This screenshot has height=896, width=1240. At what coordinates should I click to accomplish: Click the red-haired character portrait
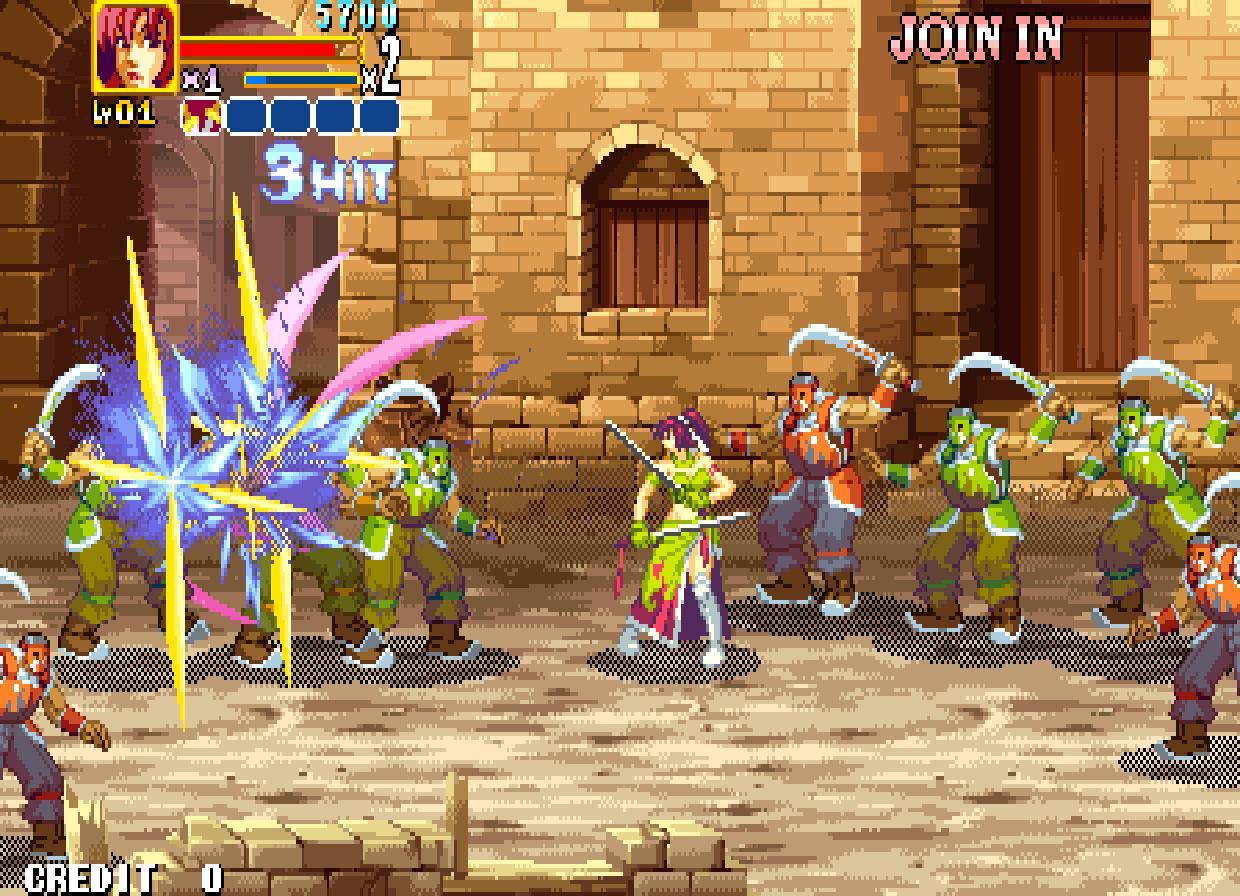click(136, 48)
